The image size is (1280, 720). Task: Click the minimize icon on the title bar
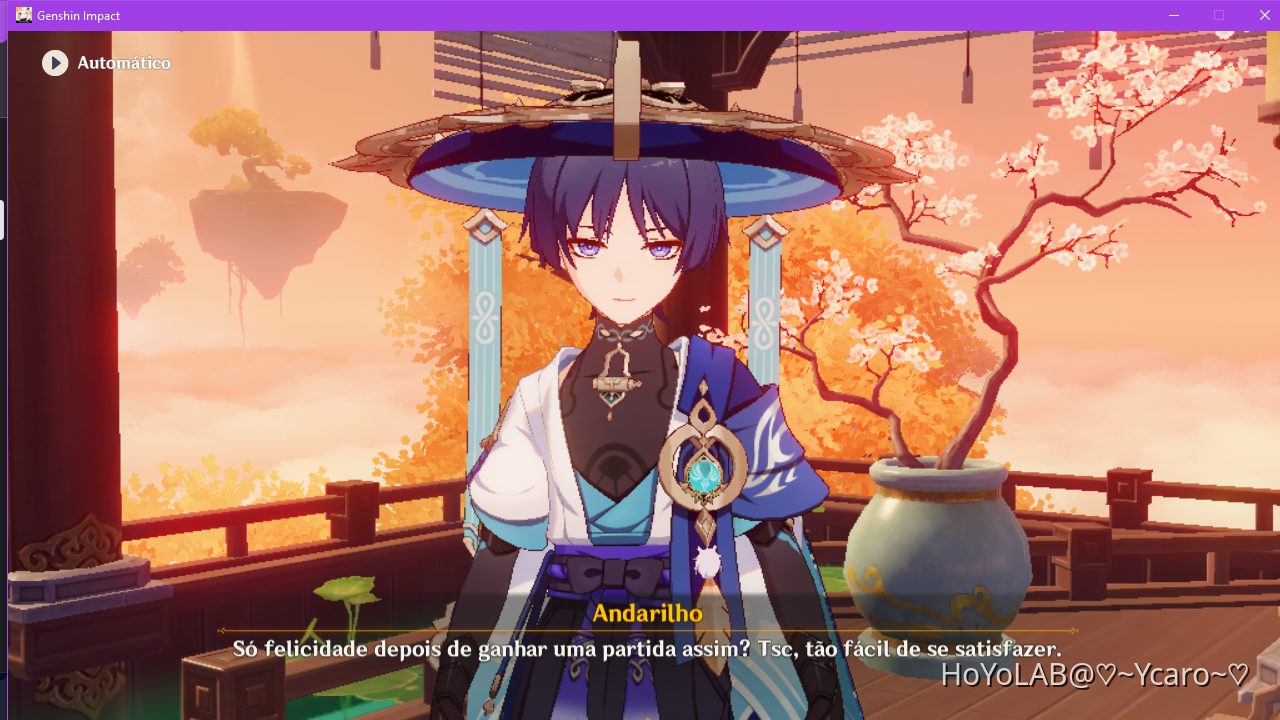click(1172, 15)
